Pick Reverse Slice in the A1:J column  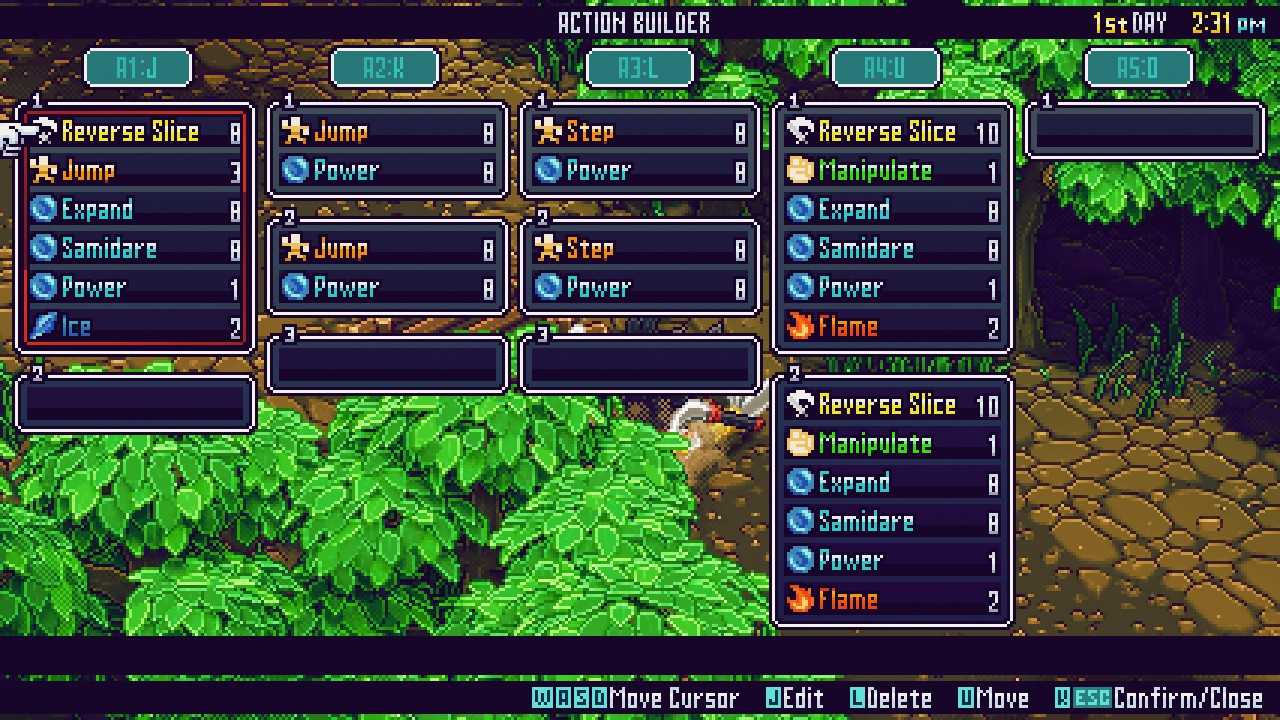point(136,132)
